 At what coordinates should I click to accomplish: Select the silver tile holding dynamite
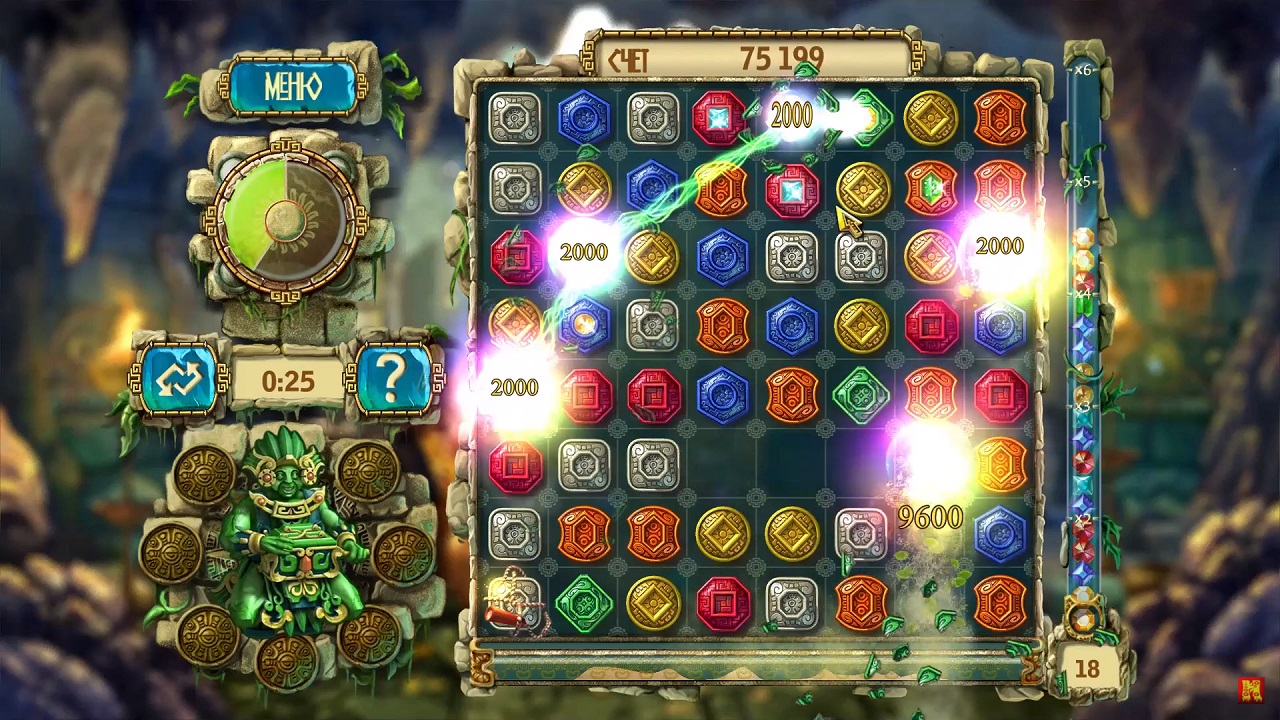coord(515,602)
